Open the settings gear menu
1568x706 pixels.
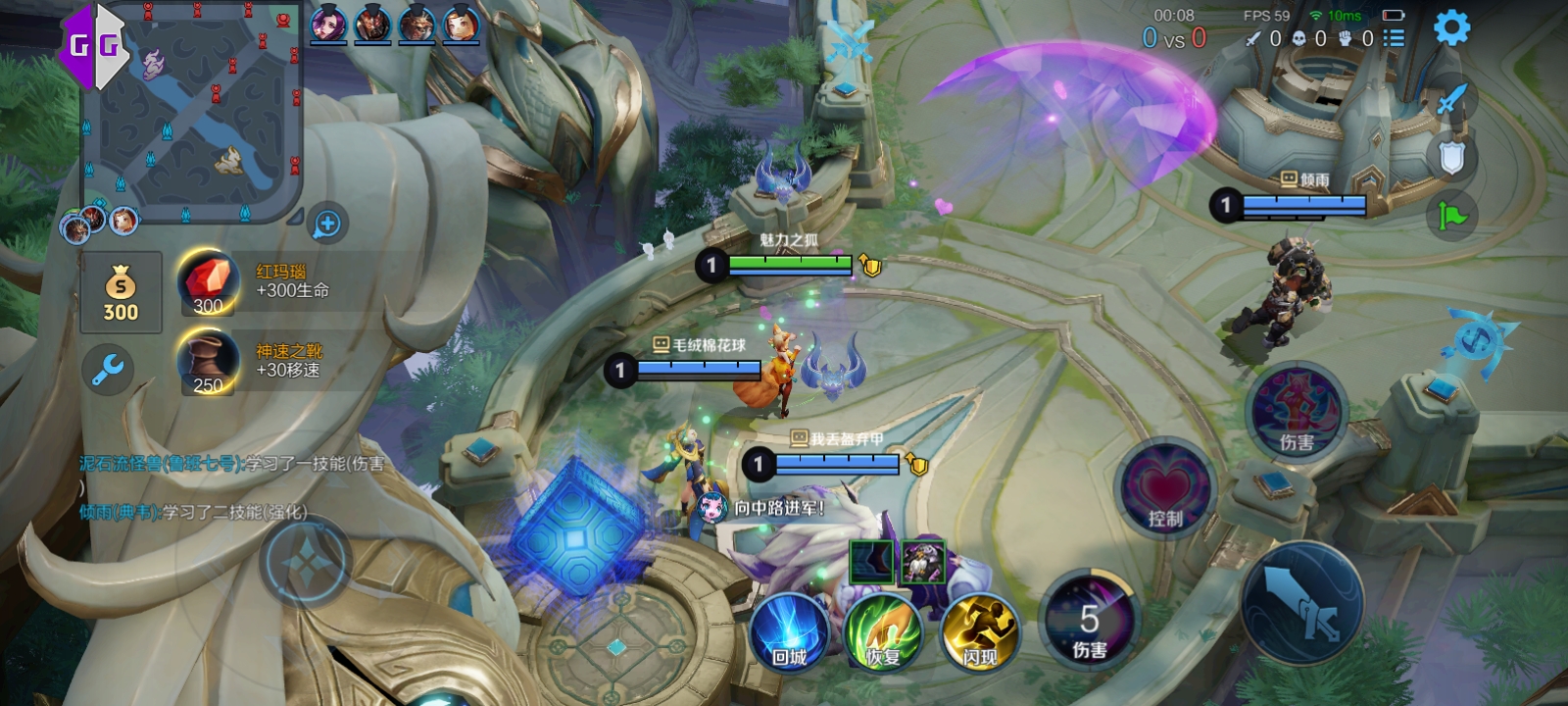pyautogui.click(x=1451, y=28)
